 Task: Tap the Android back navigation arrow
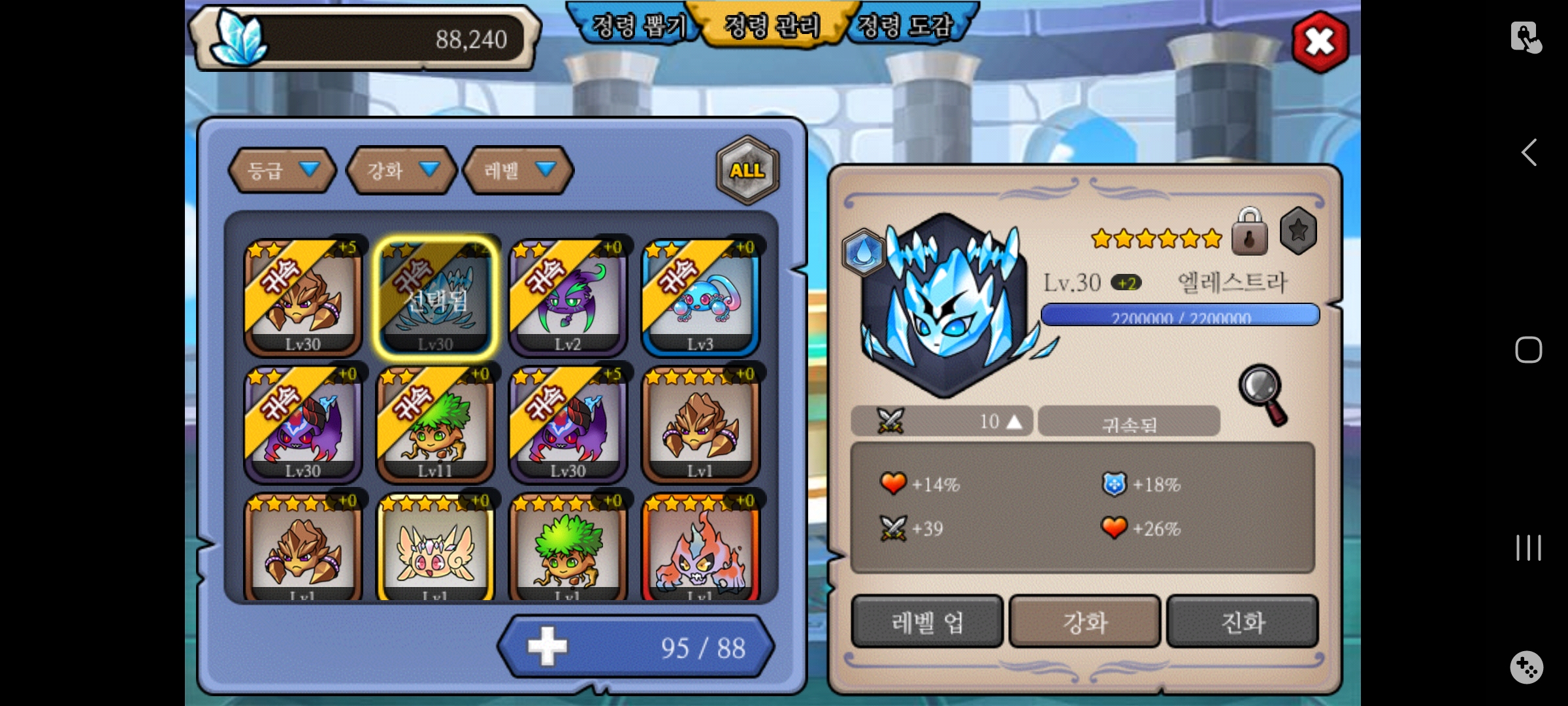(1528, 153)
